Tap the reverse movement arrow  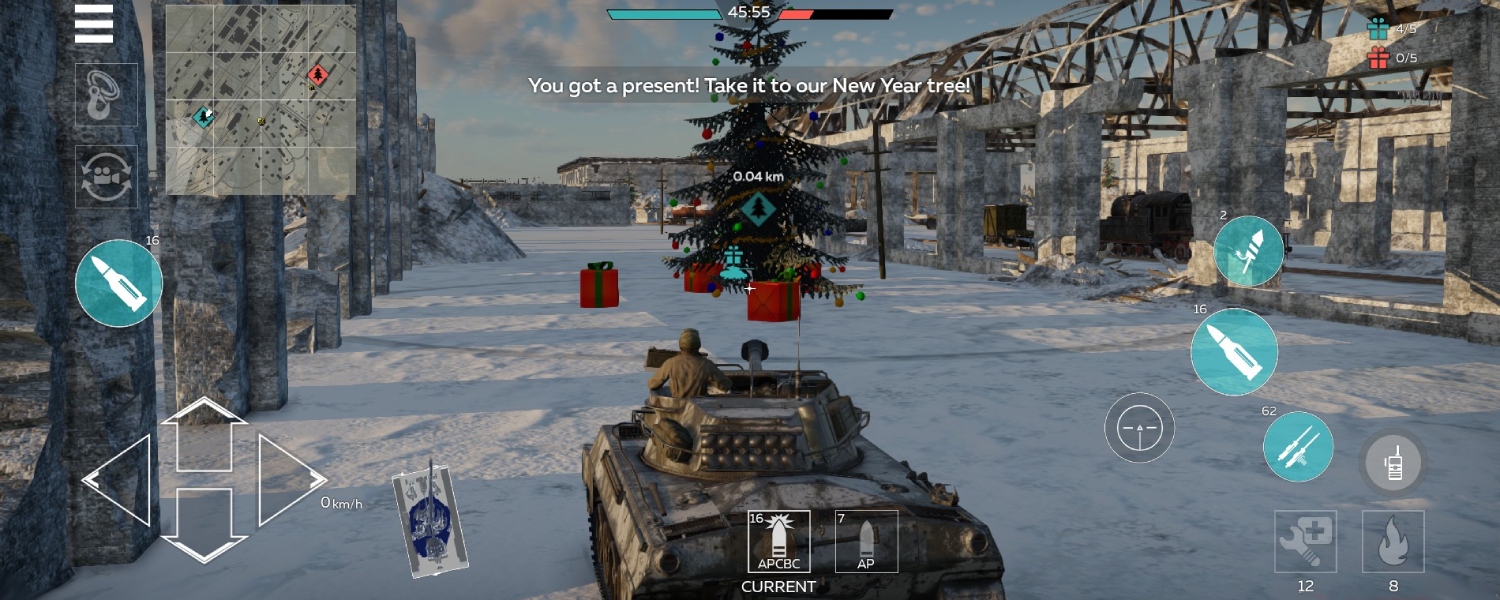[204, 522]
